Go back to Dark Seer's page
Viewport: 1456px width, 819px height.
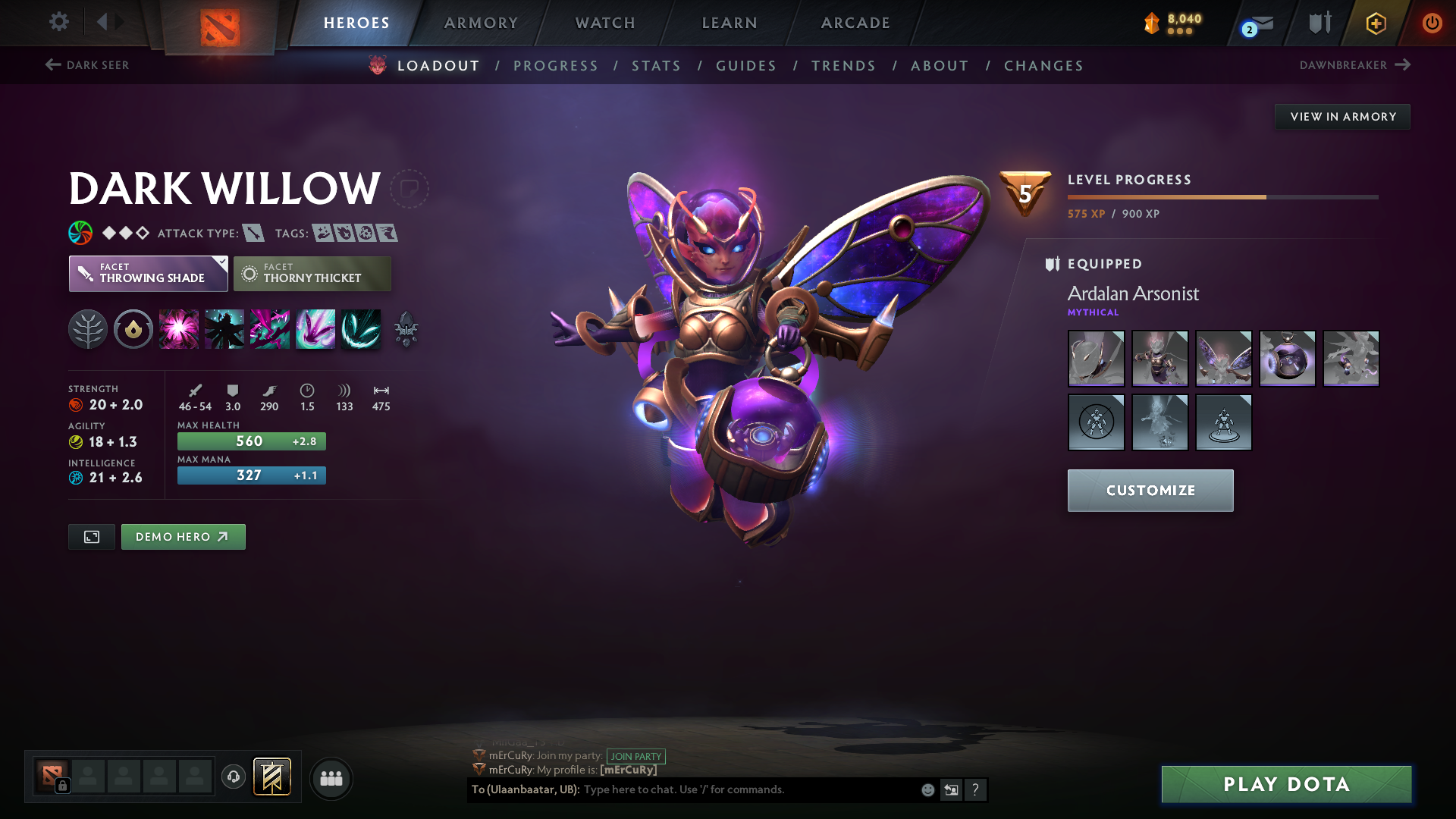tap(86, 65)
